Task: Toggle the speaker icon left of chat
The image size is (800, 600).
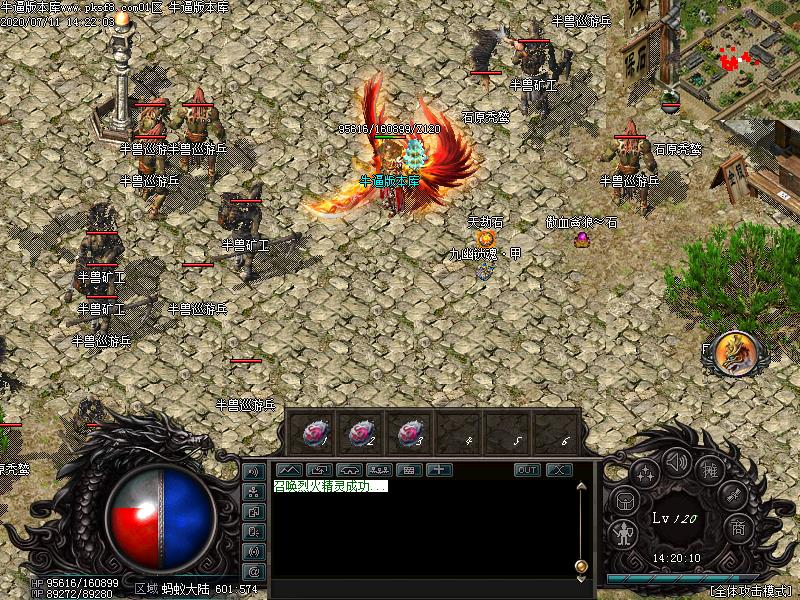Action: point(254,472)
